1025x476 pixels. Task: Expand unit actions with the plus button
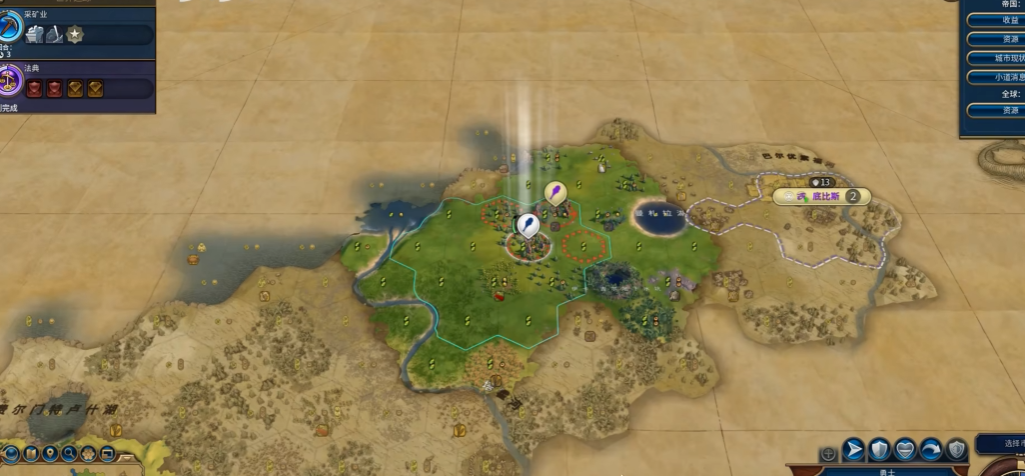click(828, 453)
